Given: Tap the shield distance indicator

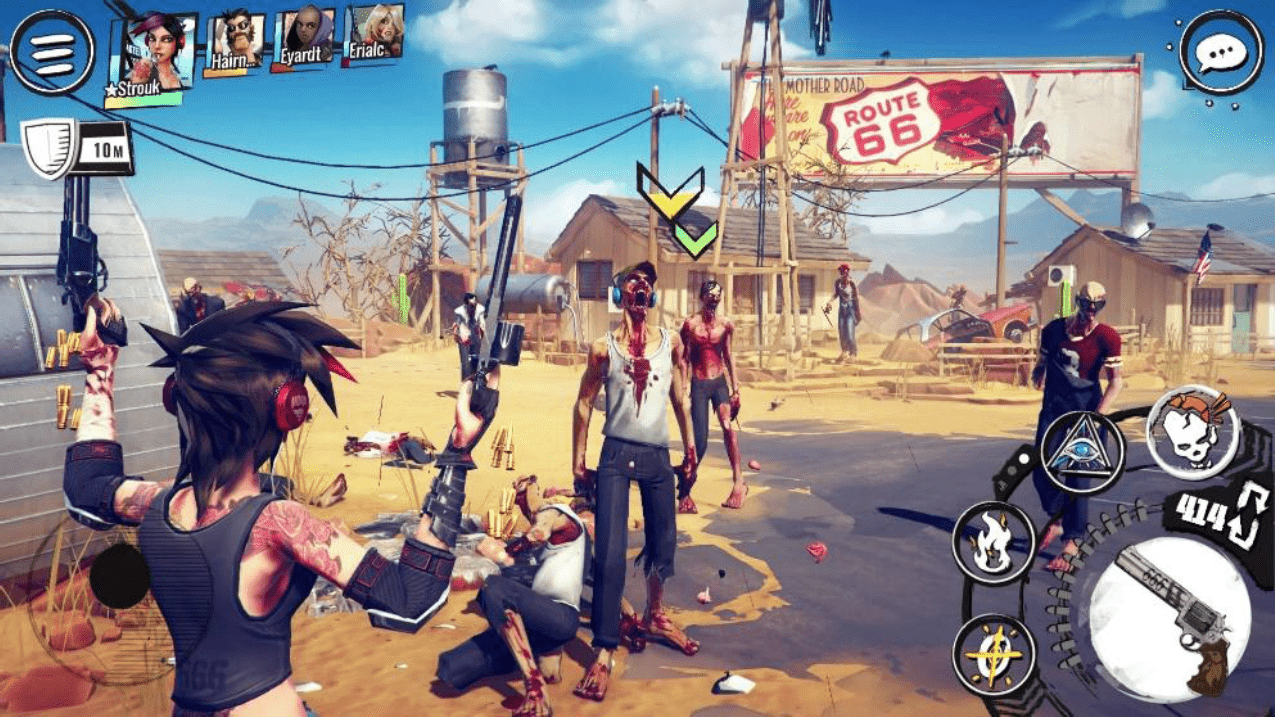Looking at the screenshot, I should pos(78,149).
